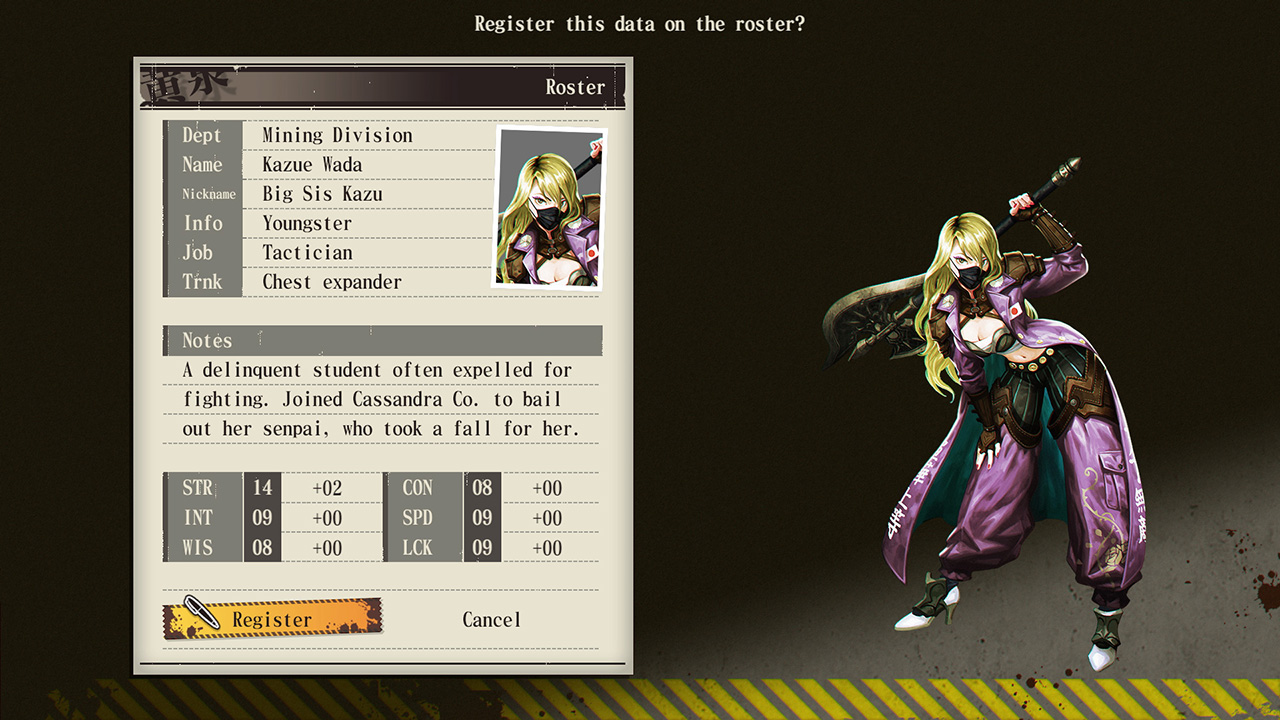Click the STR stat label

point(198,488)
